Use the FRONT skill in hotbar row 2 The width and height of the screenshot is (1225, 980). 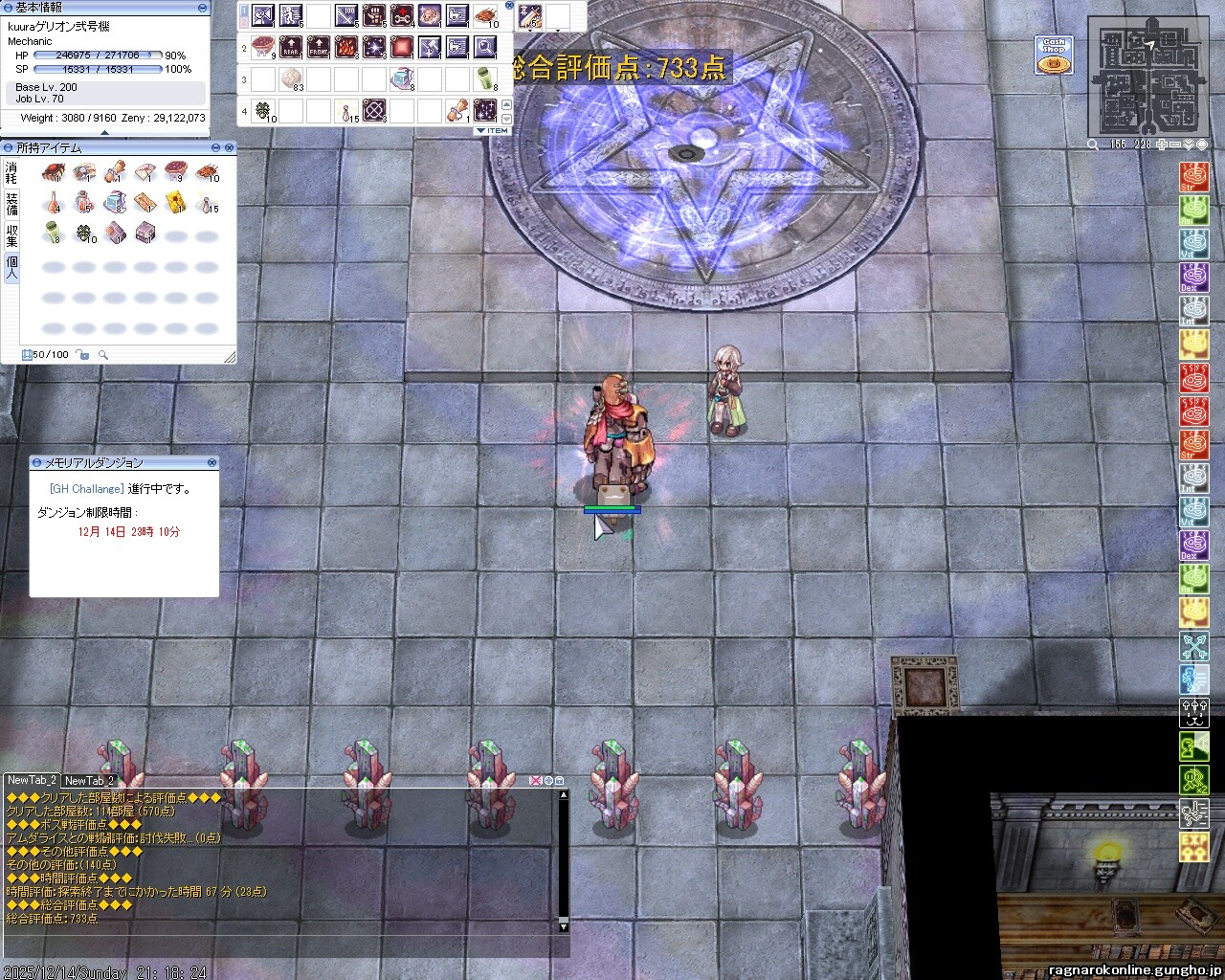(319, 46)
